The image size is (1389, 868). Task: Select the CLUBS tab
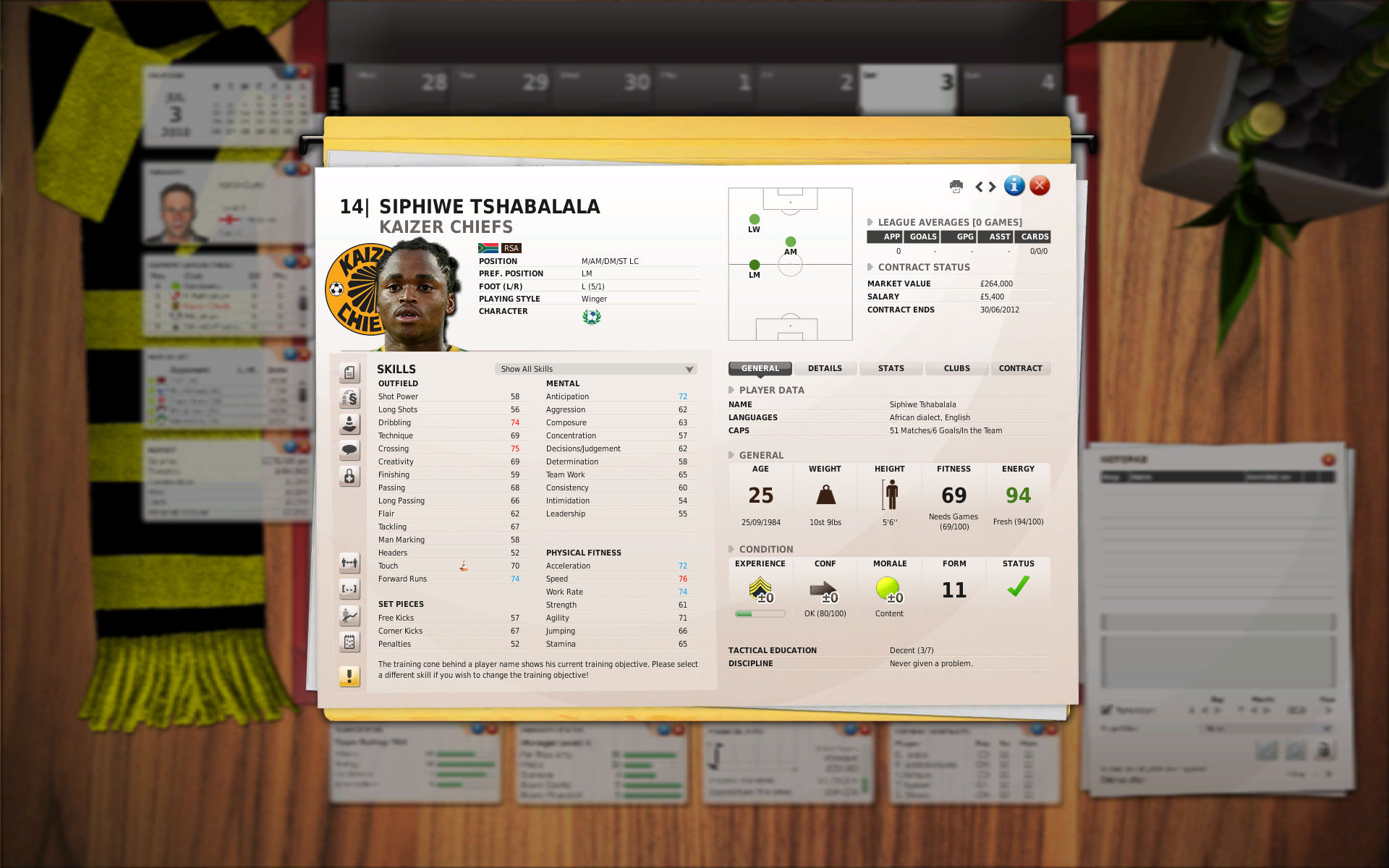(x=956, y=368)
